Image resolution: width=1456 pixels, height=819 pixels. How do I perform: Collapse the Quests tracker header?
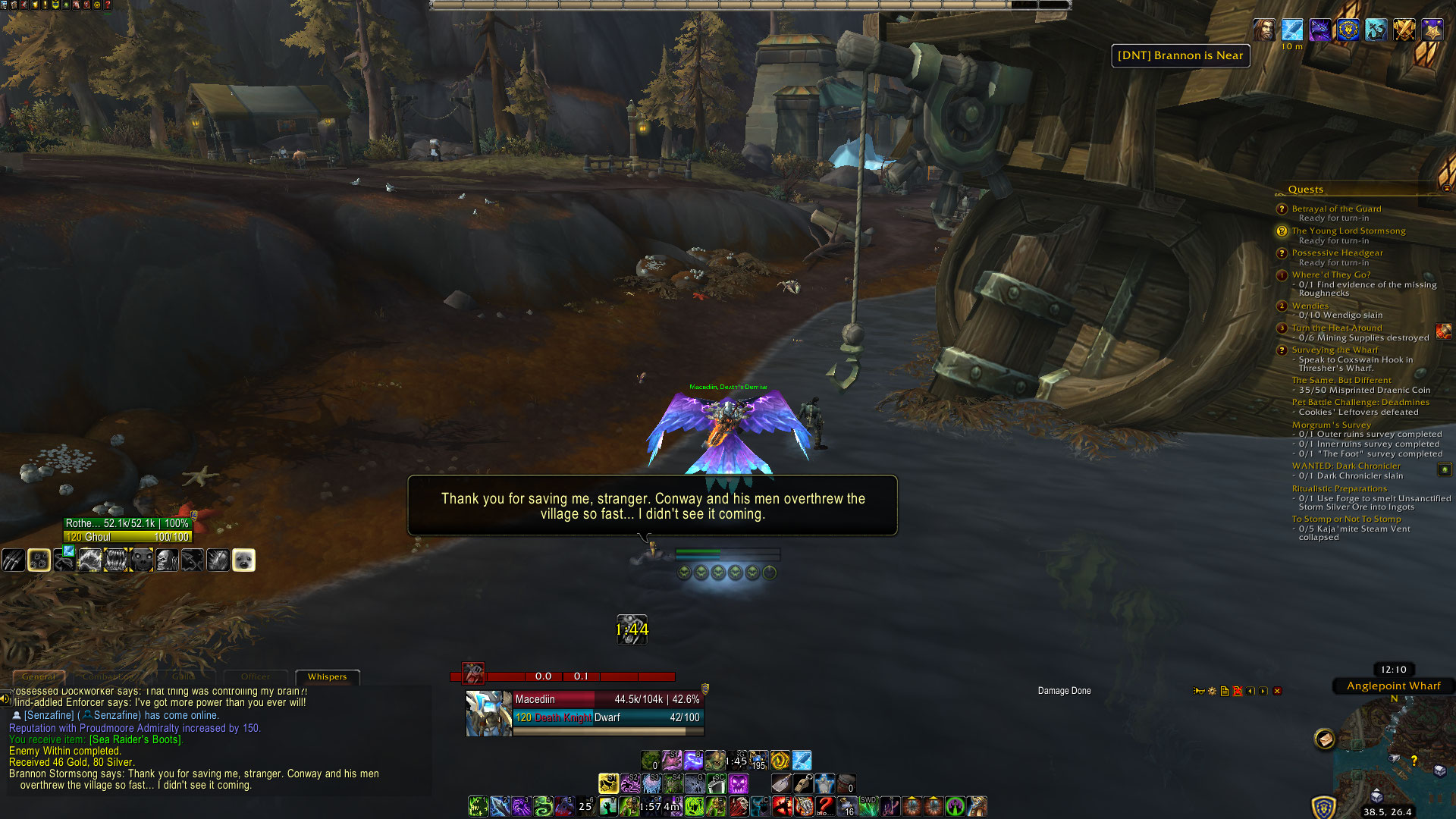pos(1446,188)
